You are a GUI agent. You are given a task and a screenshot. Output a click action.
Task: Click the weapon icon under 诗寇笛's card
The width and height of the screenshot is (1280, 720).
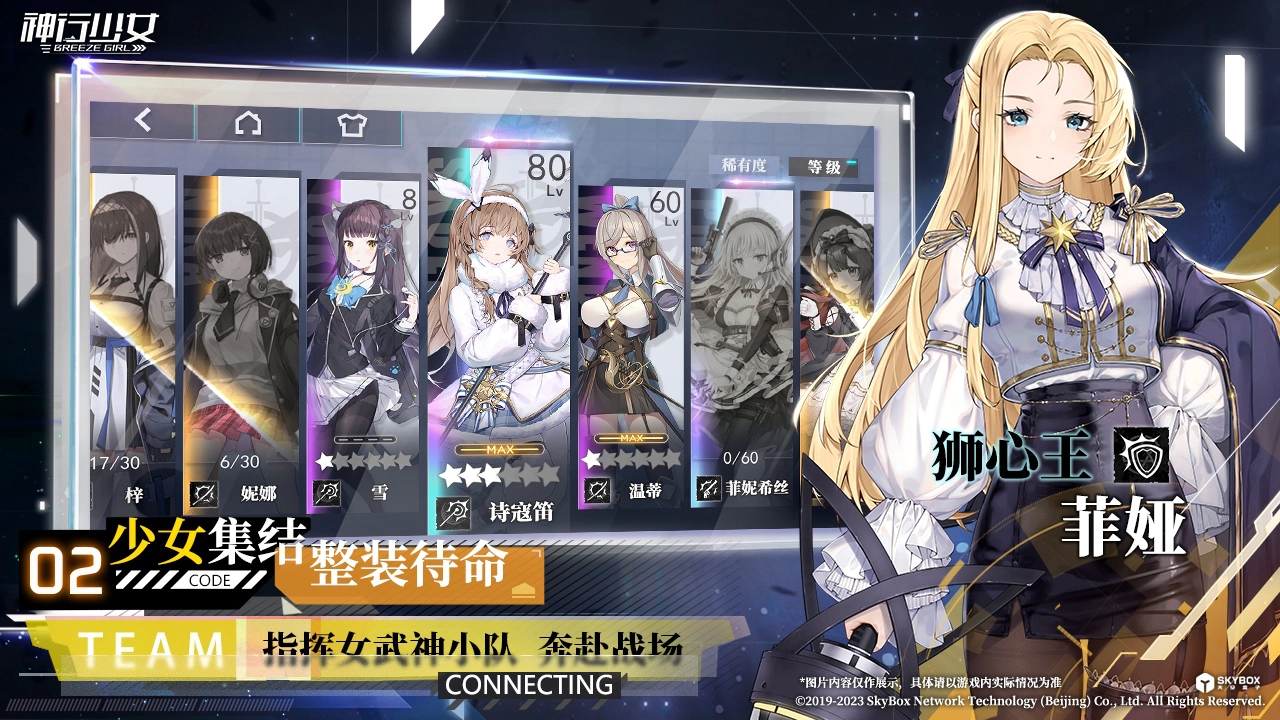452,514
